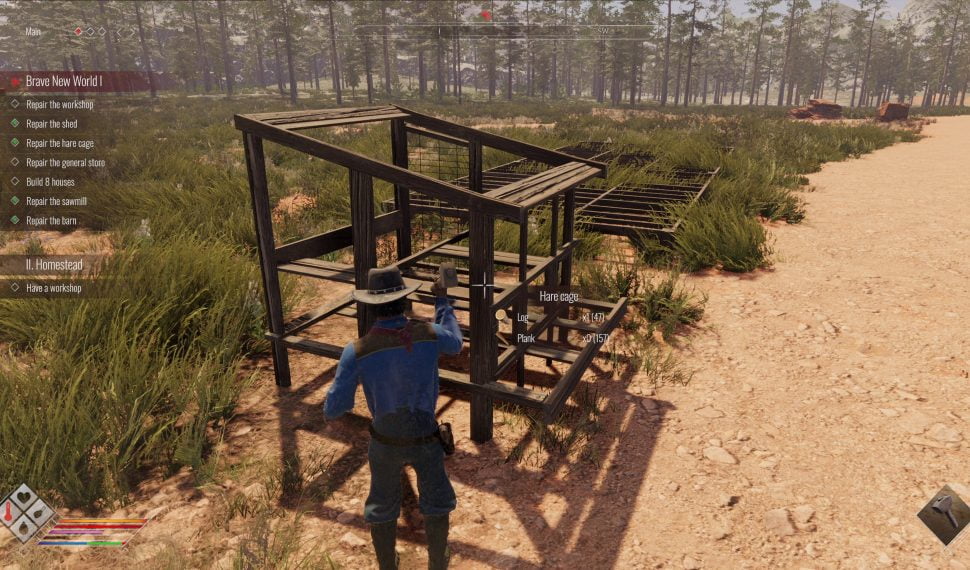Select the red diamond quest page marker
This screenshot has height=570, width=970.
tap(78, 32)
